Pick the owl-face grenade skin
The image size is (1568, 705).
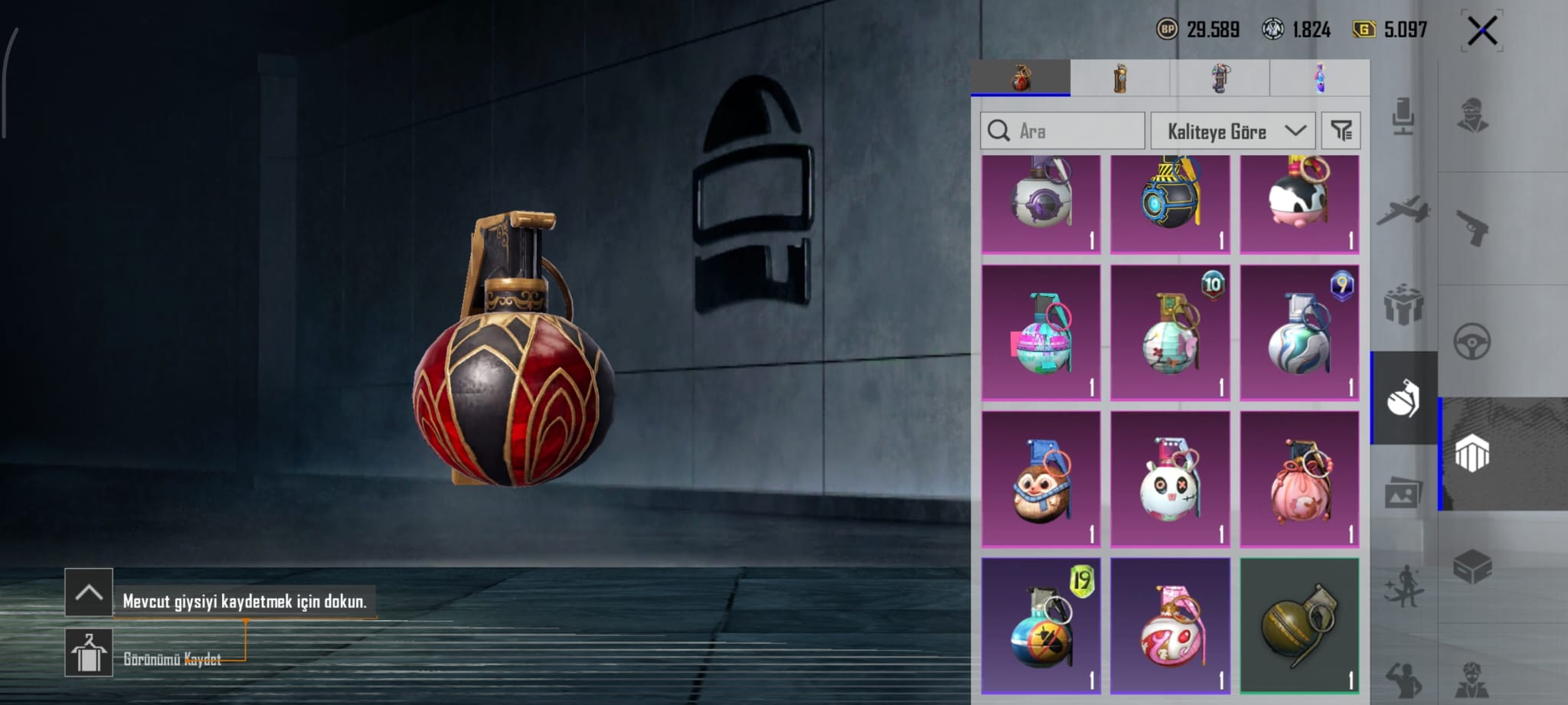(x=1040, y=479)
